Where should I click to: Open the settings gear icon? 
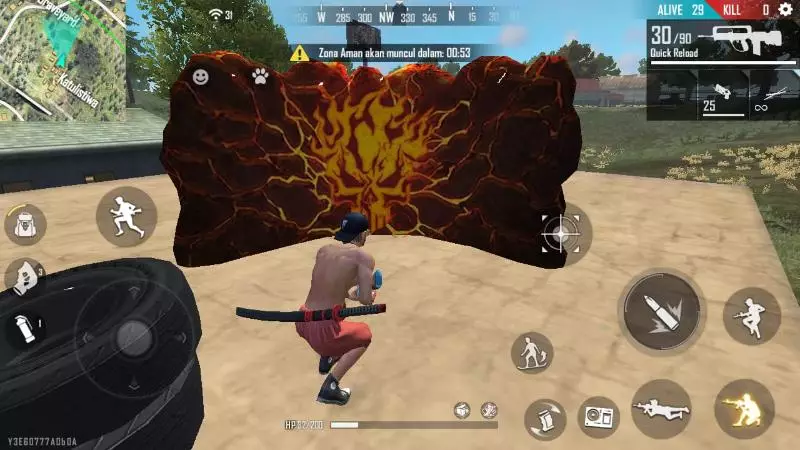785,9
